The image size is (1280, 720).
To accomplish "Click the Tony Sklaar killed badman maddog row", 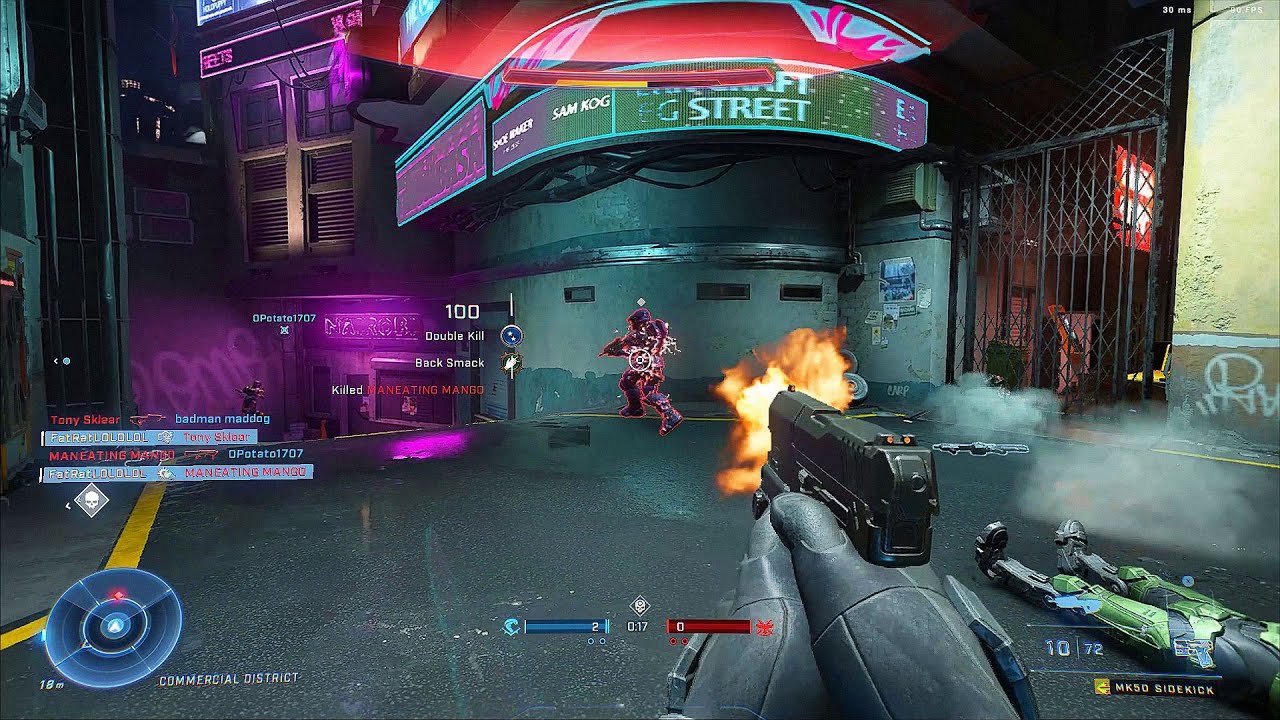I will pos(160,419).
